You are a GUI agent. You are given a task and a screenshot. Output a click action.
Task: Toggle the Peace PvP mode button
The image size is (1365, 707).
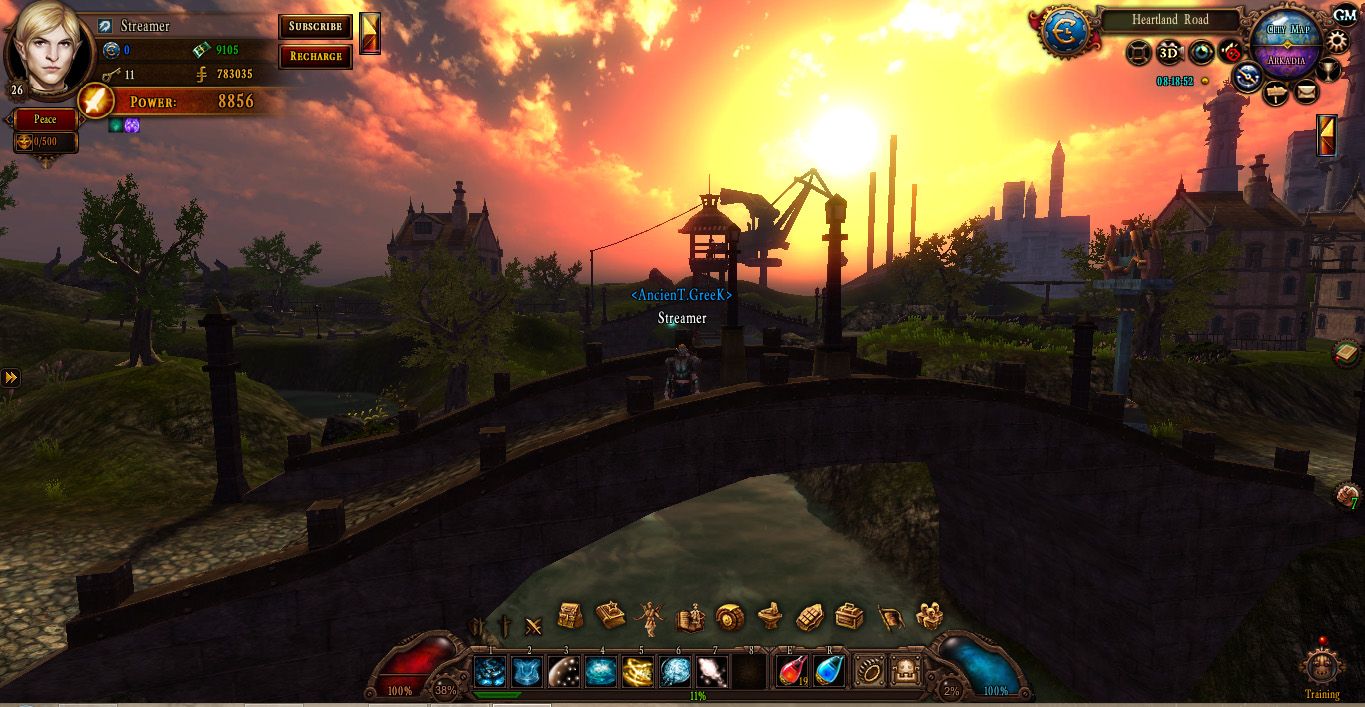(45, 119)
